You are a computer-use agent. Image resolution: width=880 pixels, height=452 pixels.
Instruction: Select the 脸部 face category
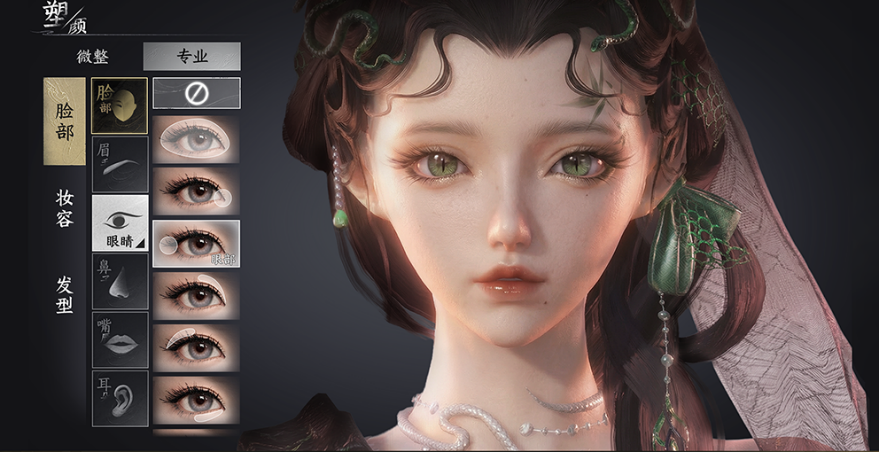[64, 121]
